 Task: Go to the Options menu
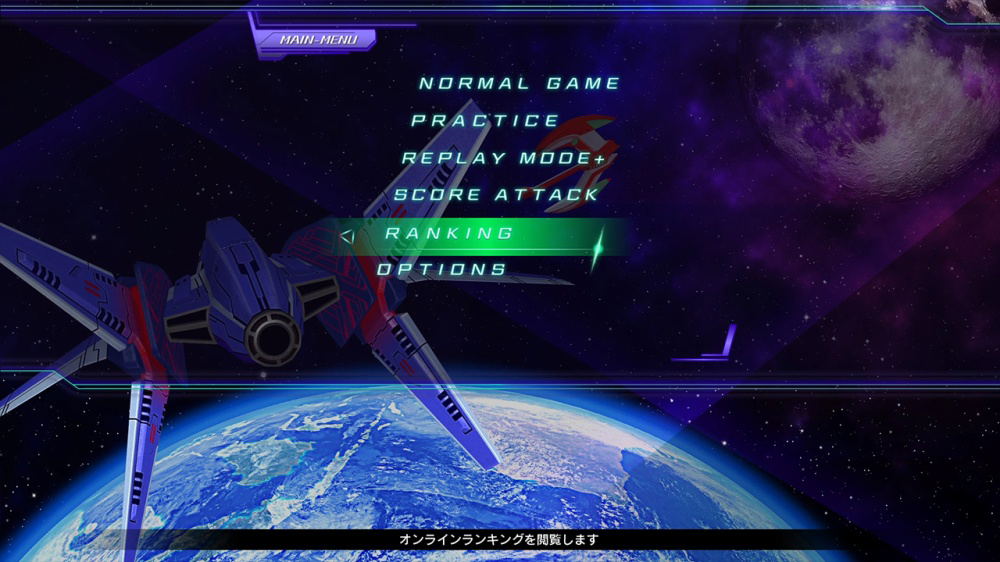point(442,270)
